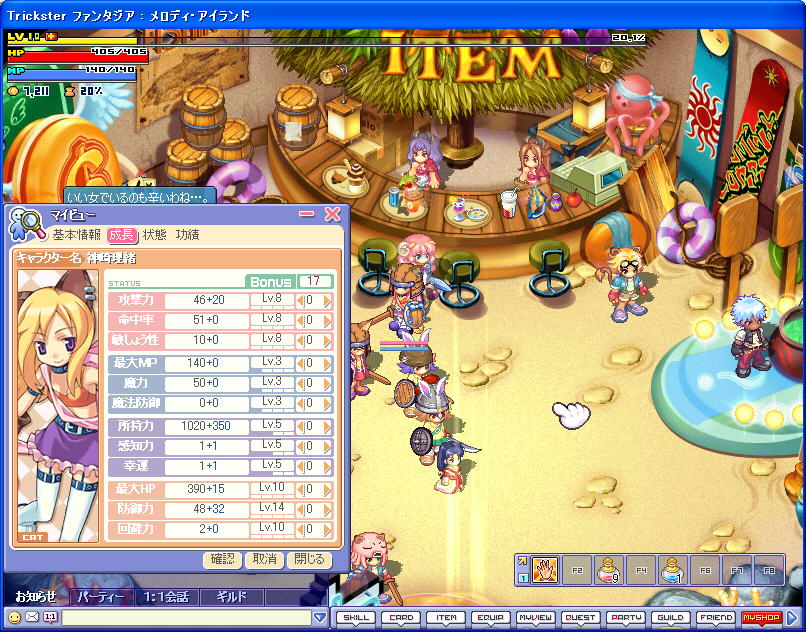Increase 攻撃力 with its right arrow
Viewport: 806px width, 632px height.
point(327,300)
